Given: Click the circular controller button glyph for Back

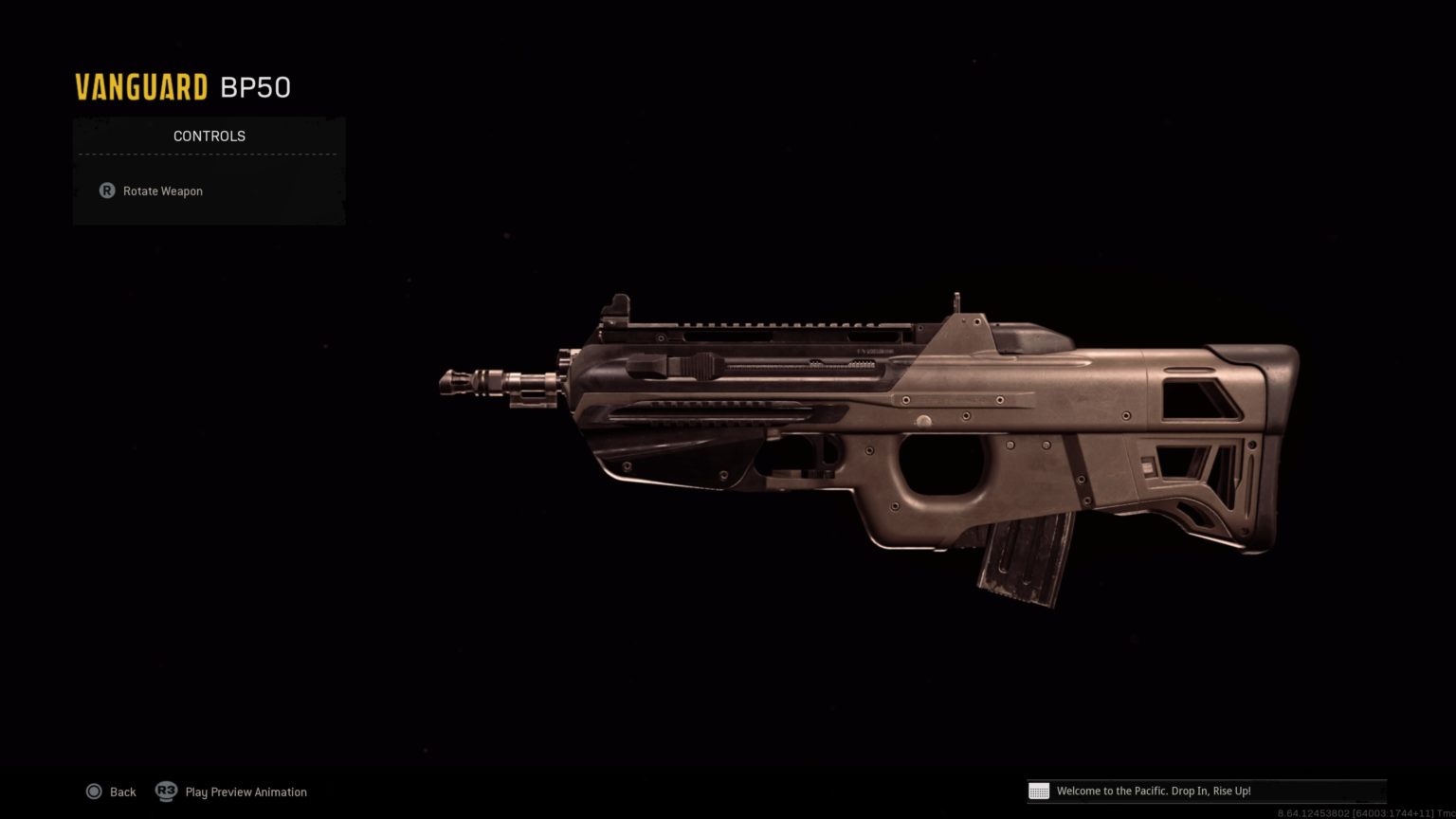Looking at the screenshot, I should click(x=95, y=792).
